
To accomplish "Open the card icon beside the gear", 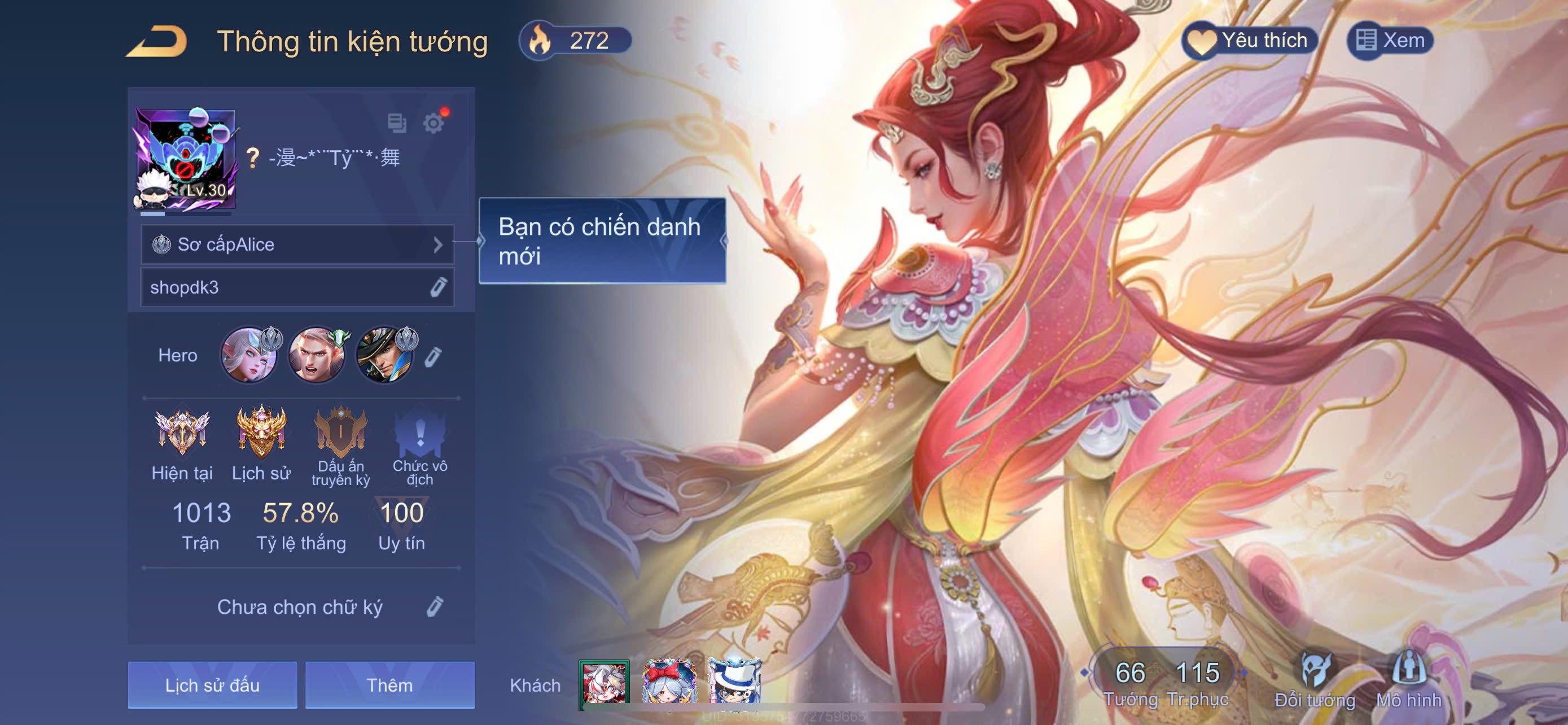I will (397, 123).
